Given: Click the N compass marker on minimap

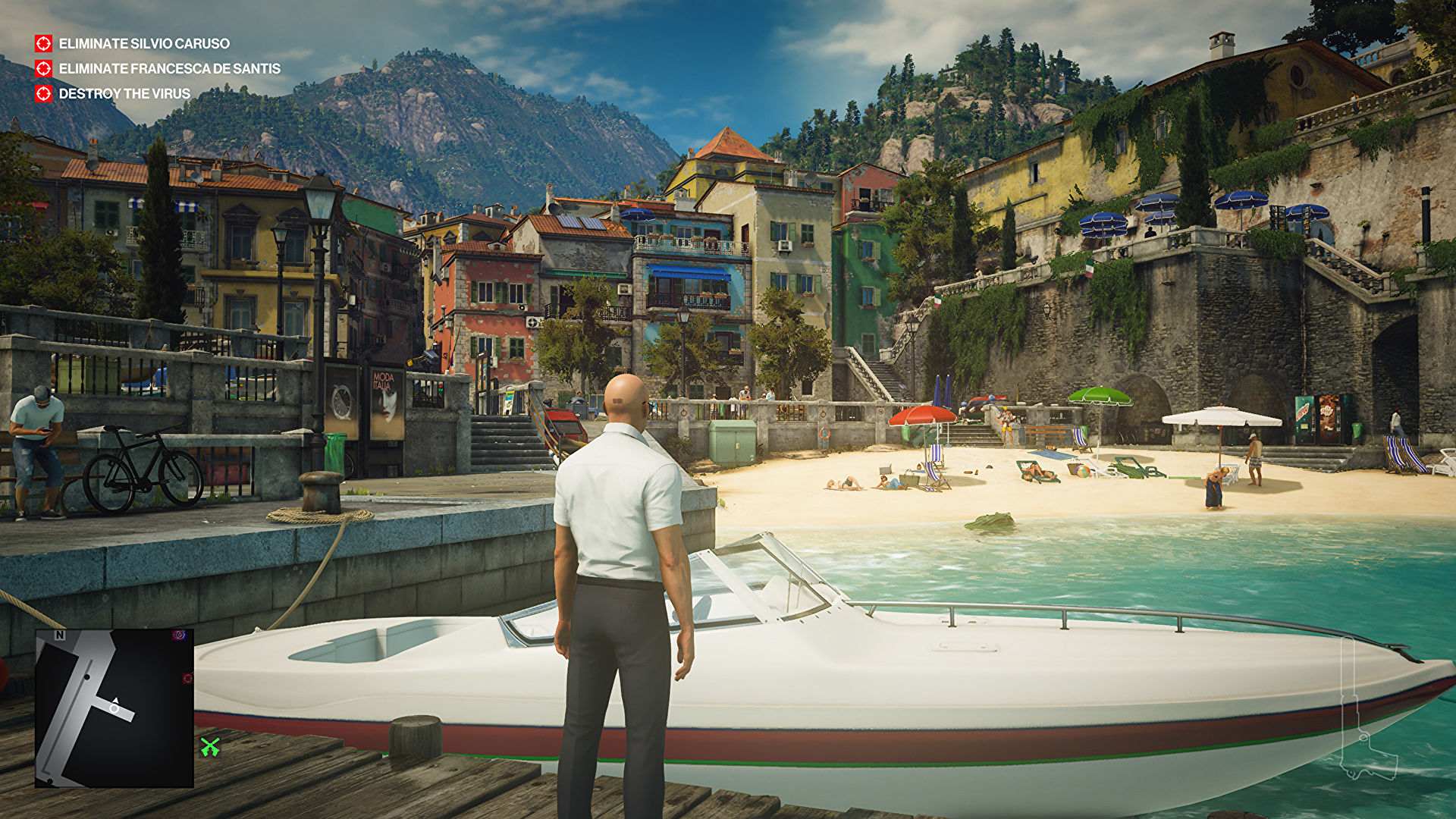Looking at the screenshot, I should tap(60, 635).
